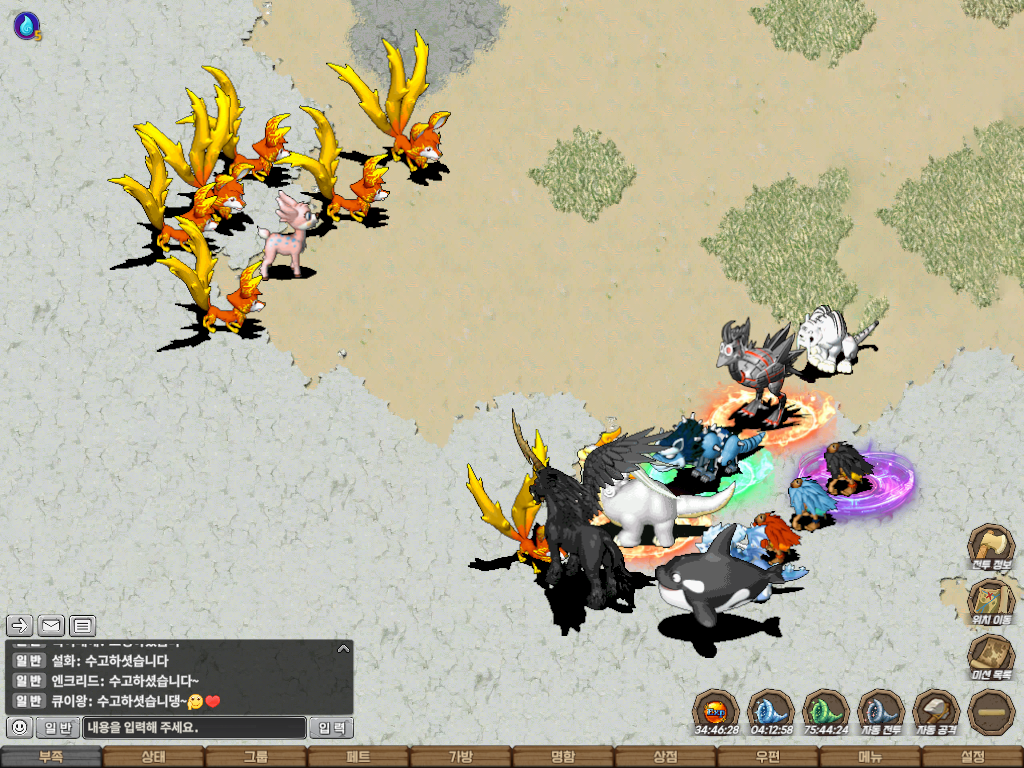Viewport: 1024px width, 768px height.
Task: Toggle 자동 공격 (auto attack) hammer icon
Action: coord(935,711)
